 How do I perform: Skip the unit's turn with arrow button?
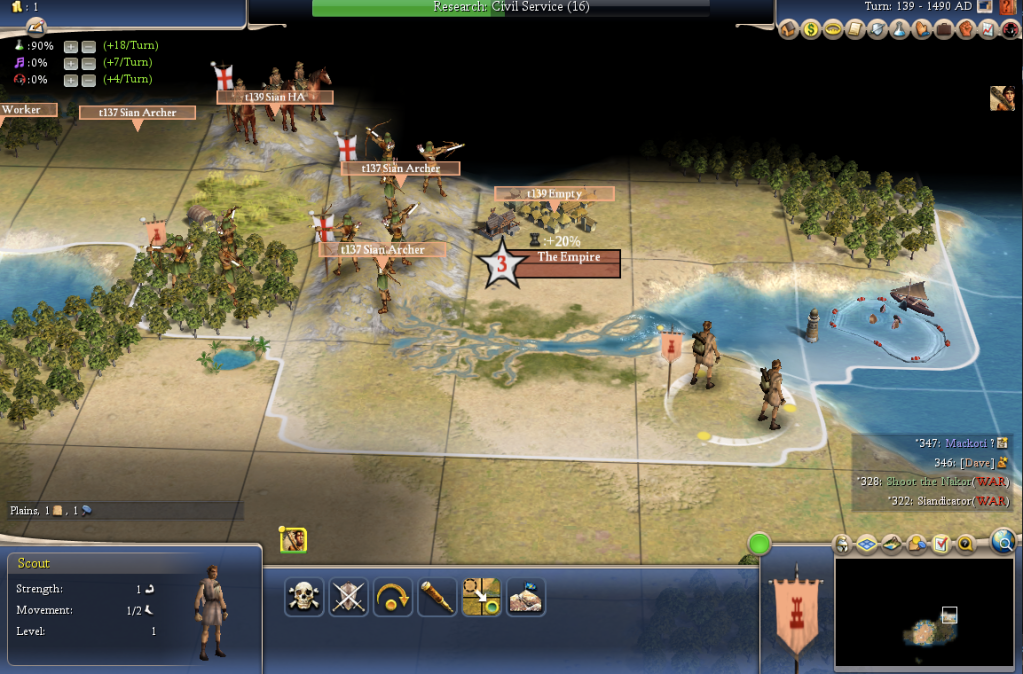pos(393,597)
